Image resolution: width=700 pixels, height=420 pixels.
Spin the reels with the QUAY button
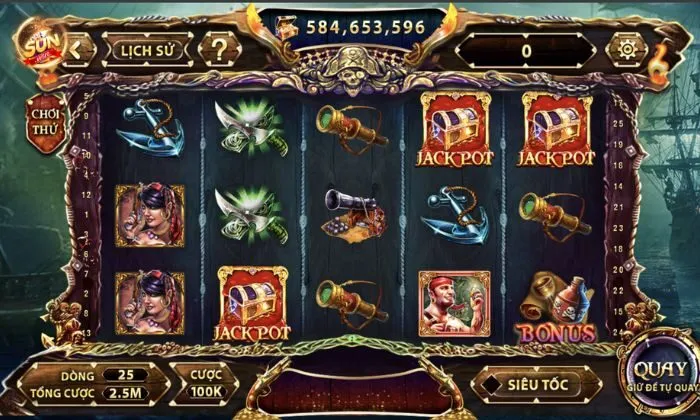point(660,373)
